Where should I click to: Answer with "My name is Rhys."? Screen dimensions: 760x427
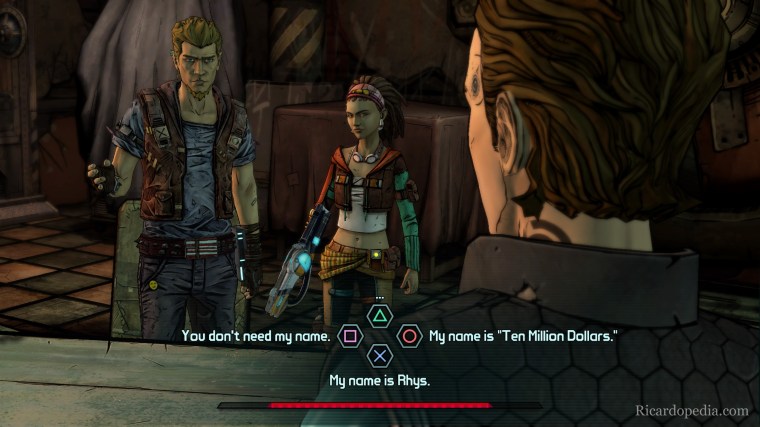379,380
